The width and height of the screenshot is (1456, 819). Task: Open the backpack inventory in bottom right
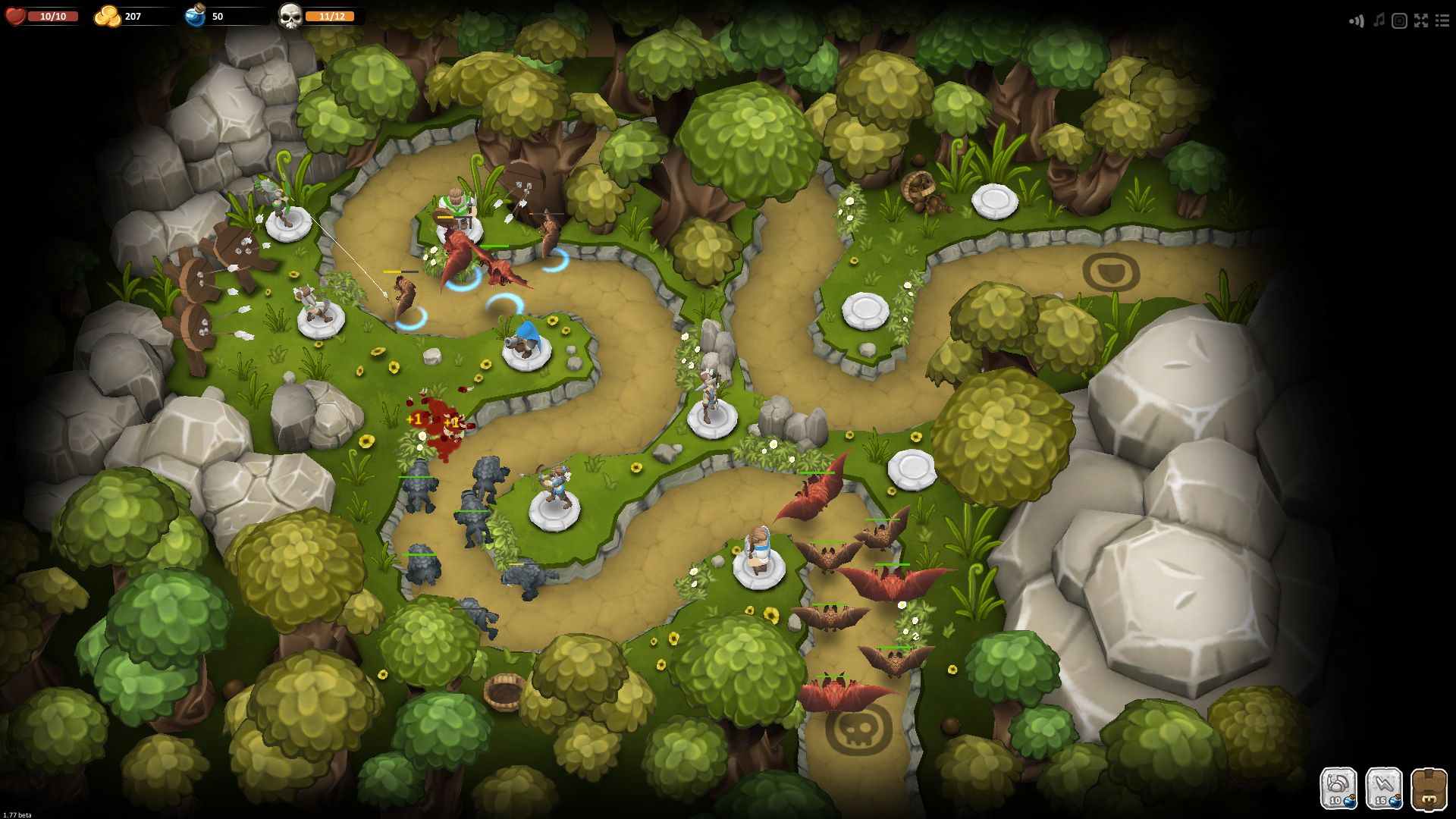click(1429, 789)
